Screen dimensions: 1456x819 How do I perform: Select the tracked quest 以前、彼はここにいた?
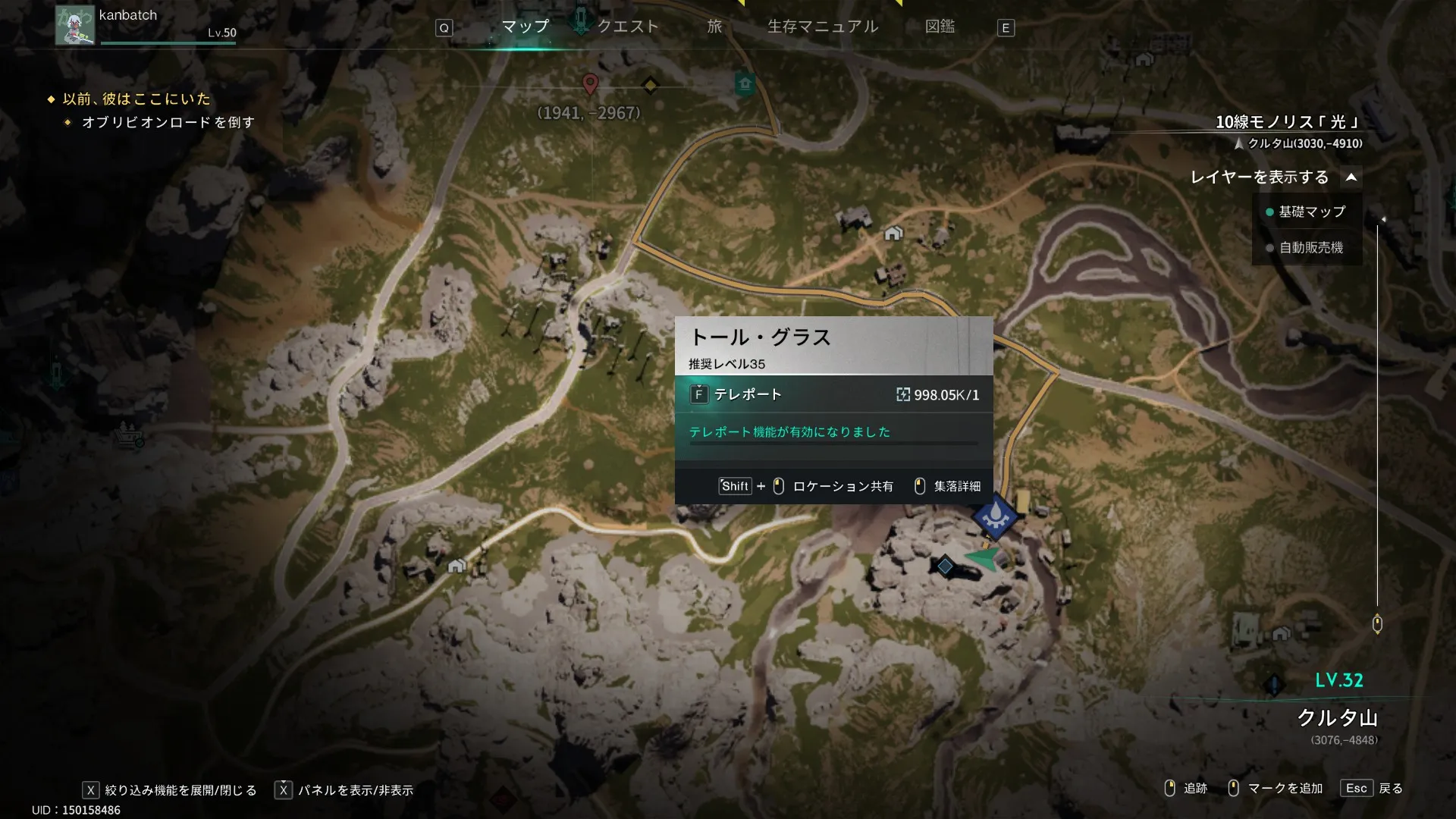tap(136, 99)
